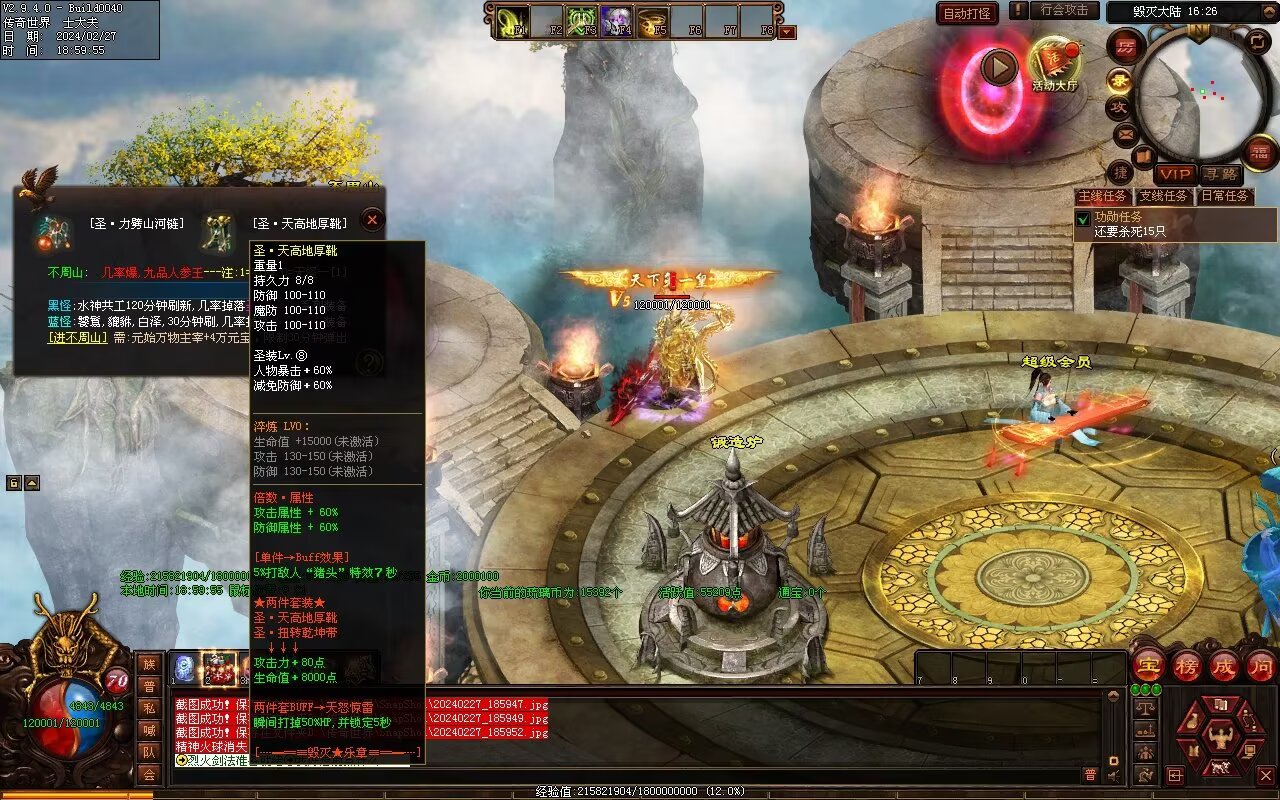The image size is (1280, 800).
Task: Open the 榜 rankings button
Action: point(1186,665)
